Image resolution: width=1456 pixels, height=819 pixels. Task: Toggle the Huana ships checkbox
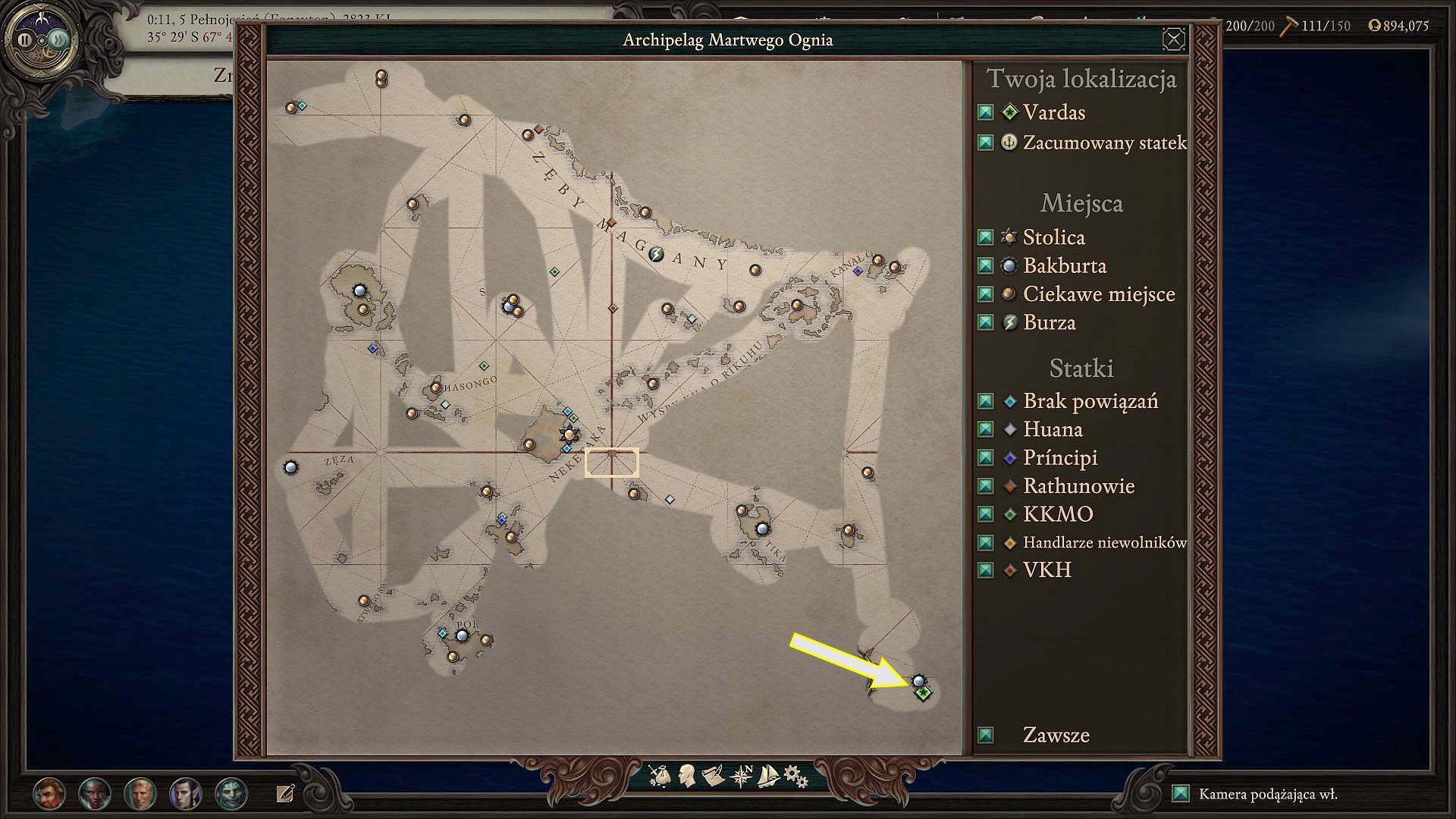(x=985, y=430)
